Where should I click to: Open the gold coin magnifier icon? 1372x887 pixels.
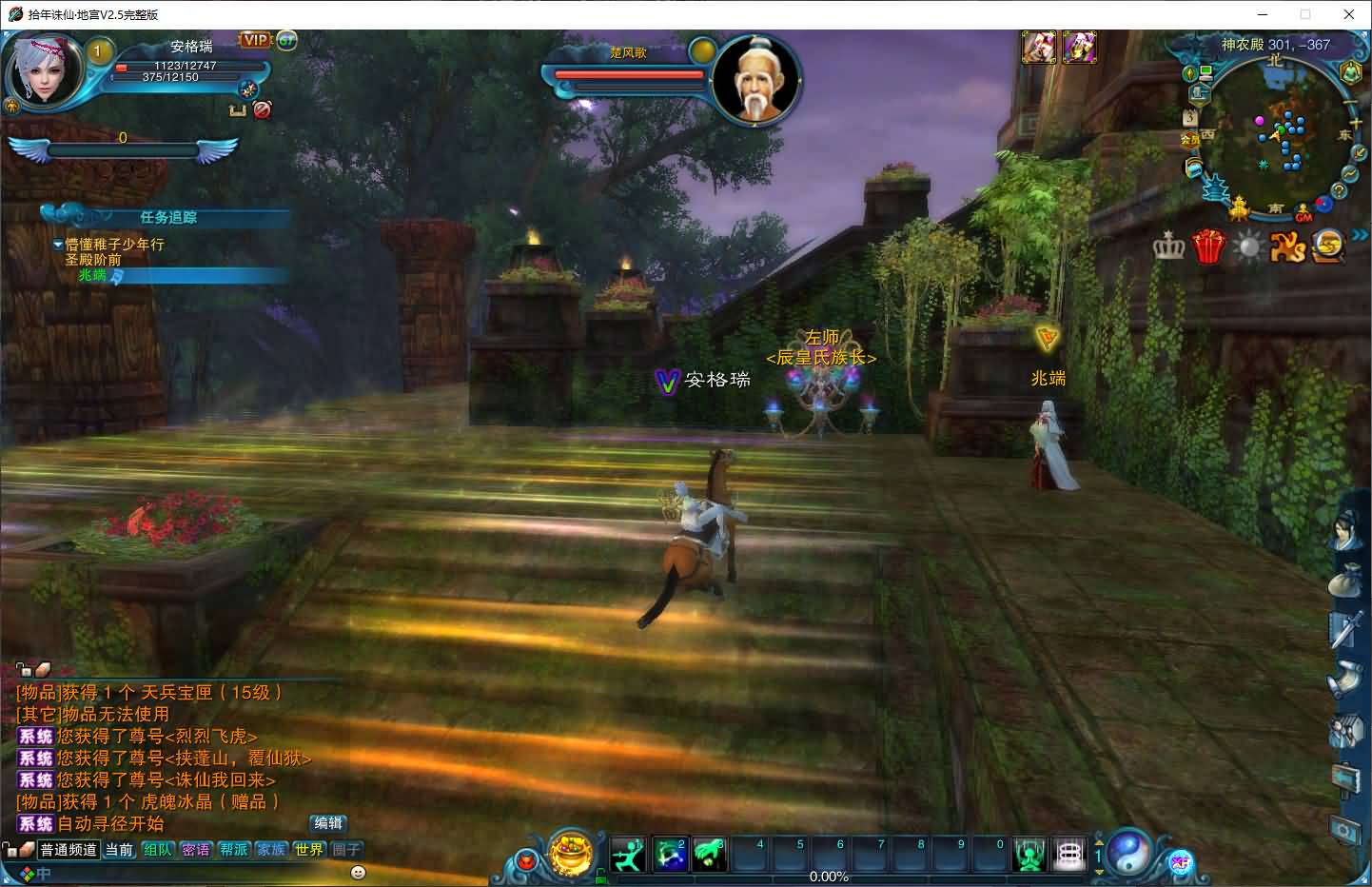(x=1328, y=246)
